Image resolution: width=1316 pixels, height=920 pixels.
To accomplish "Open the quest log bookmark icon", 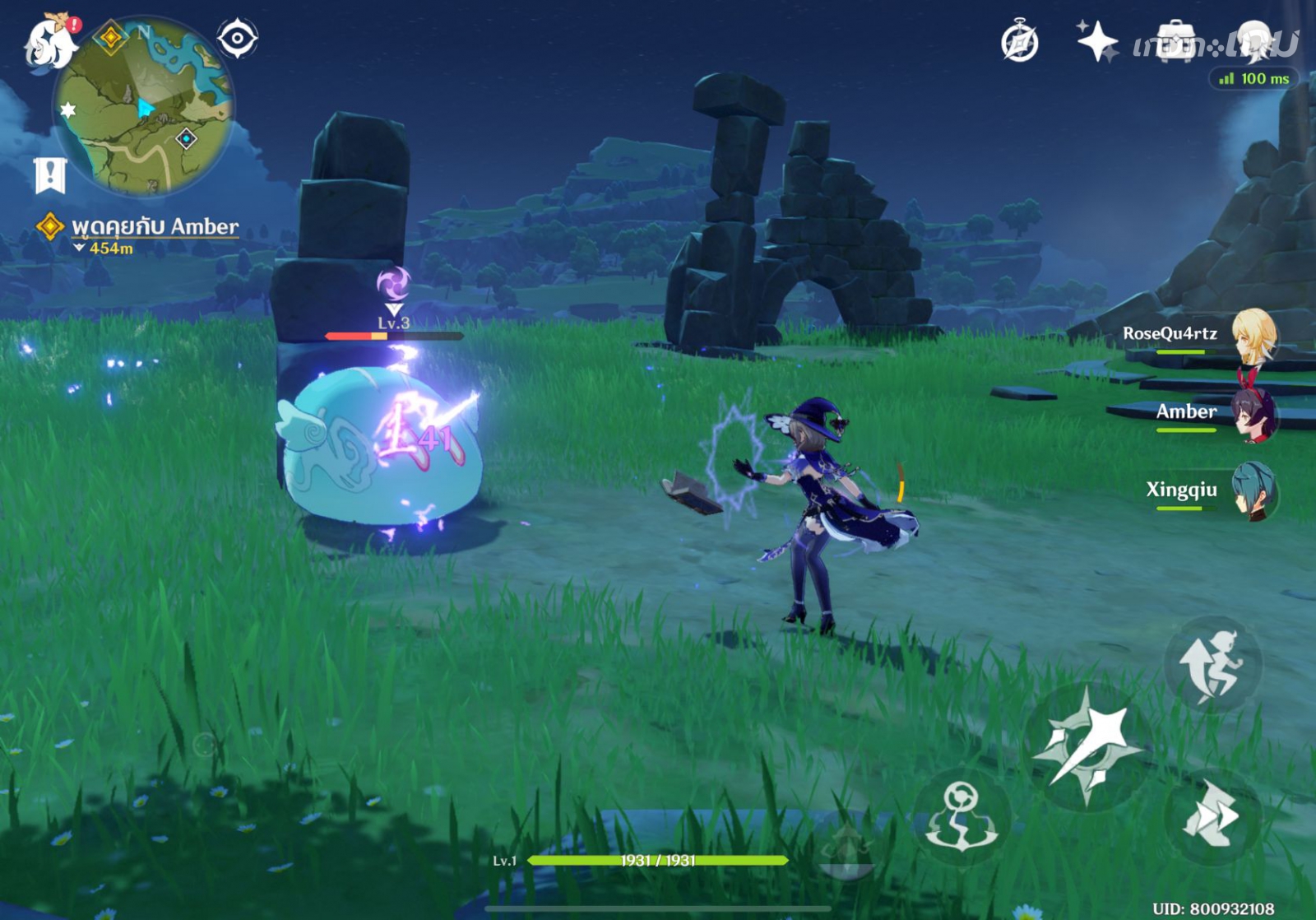I will pyautogui.click(x=50, y=174).
